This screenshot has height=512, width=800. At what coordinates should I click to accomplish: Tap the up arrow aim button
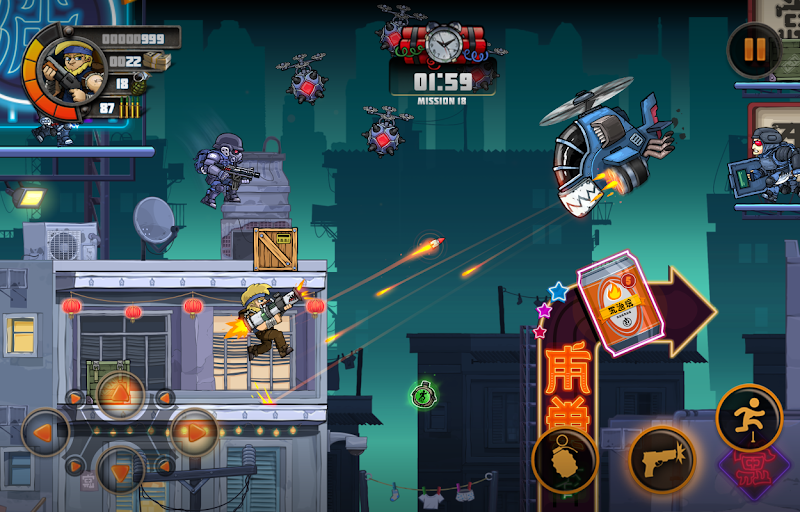(x=120, y=393)
